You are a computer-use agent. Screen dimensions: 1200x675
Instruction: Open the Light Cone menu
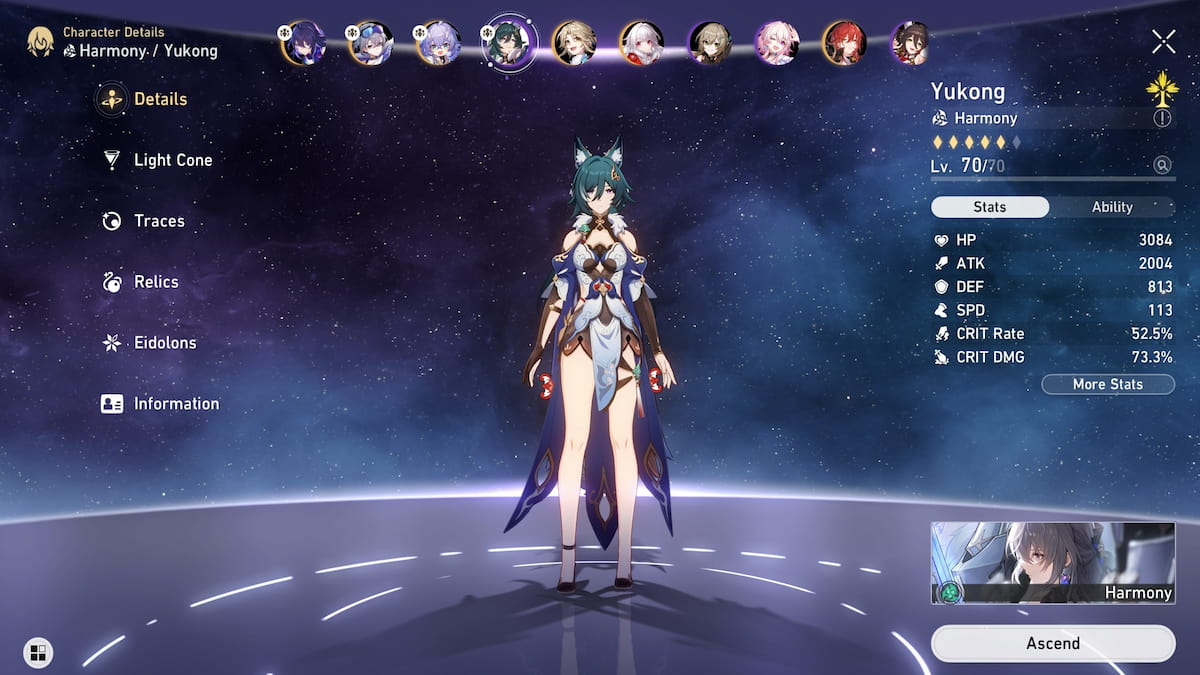point(172,160)
